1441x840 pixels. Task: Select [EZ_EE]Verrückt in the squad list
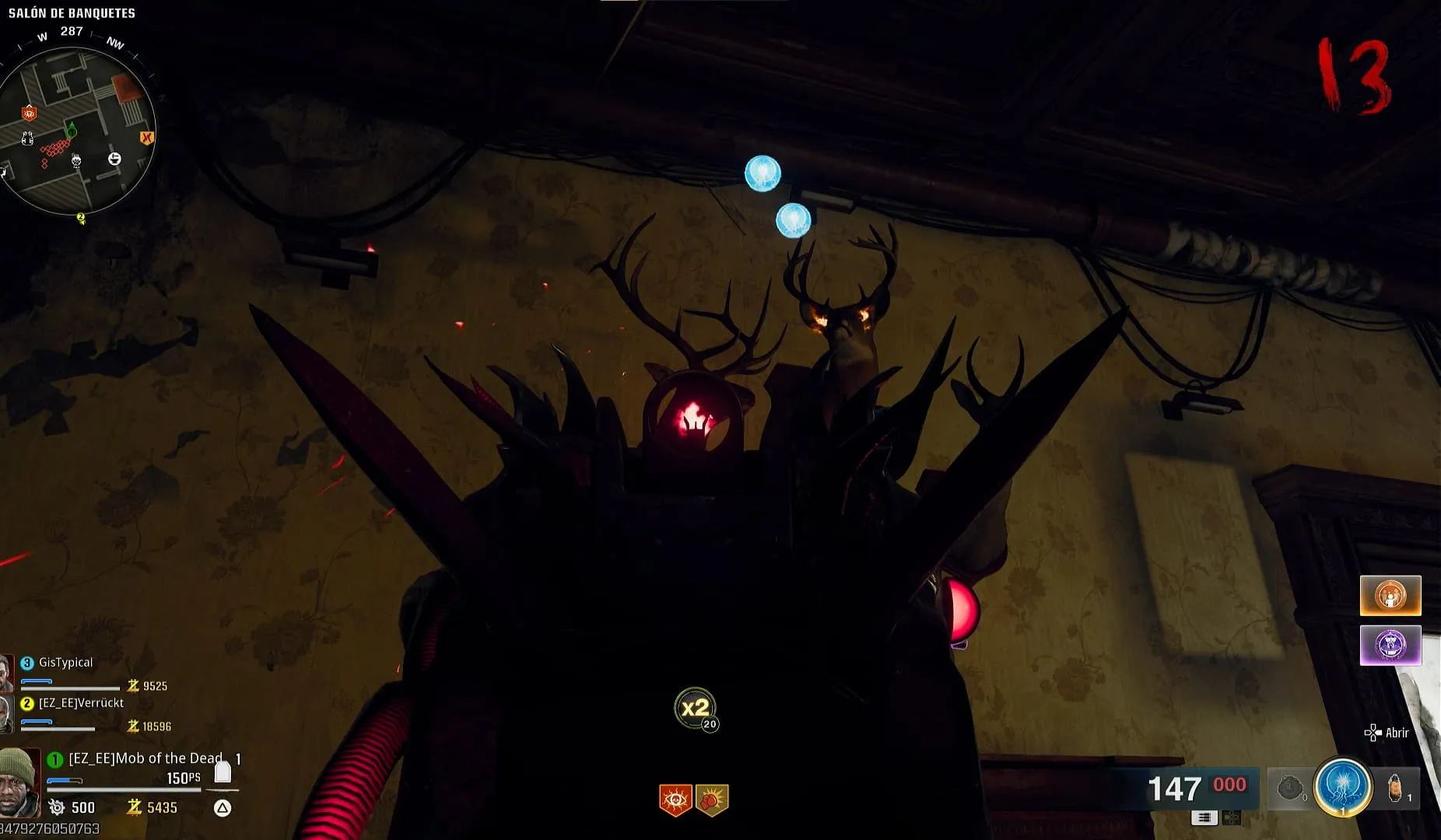click(x=81, y=703)
